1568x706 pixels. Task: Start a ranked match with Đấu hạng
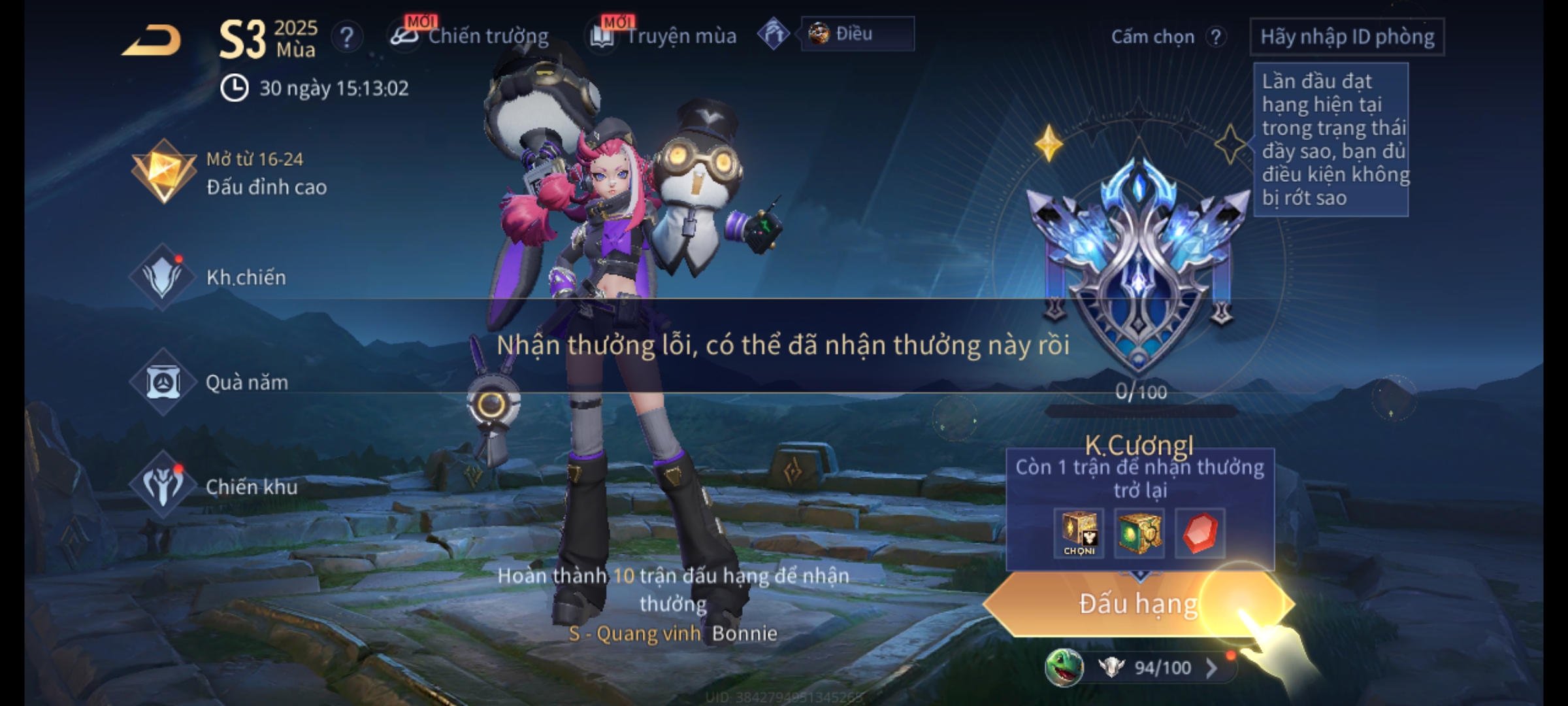[x=1137, y=603]
